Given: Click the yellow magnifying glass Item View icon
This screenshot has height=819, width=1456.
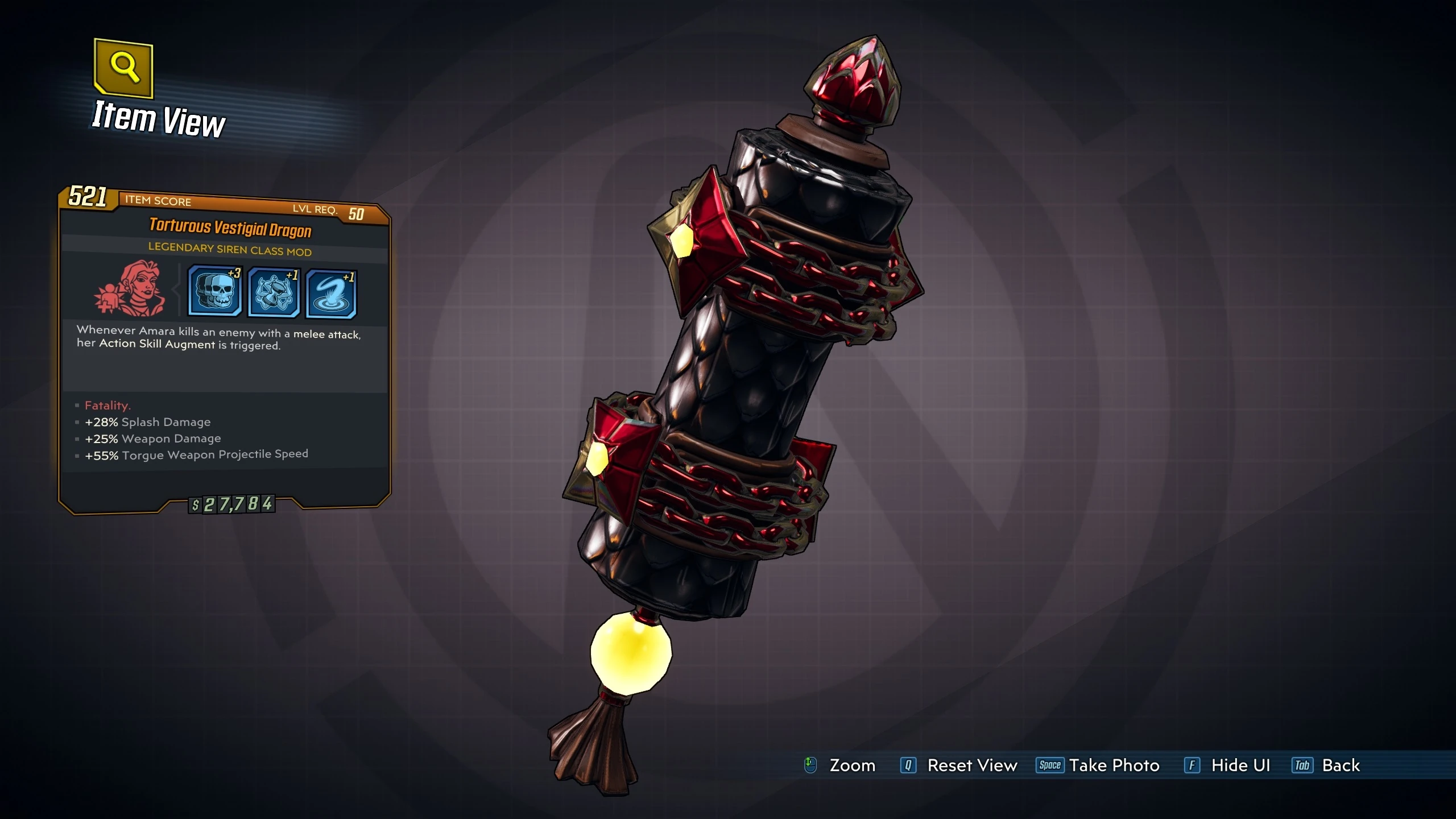Looking at the screenshot, I should (x=123, y=68).
